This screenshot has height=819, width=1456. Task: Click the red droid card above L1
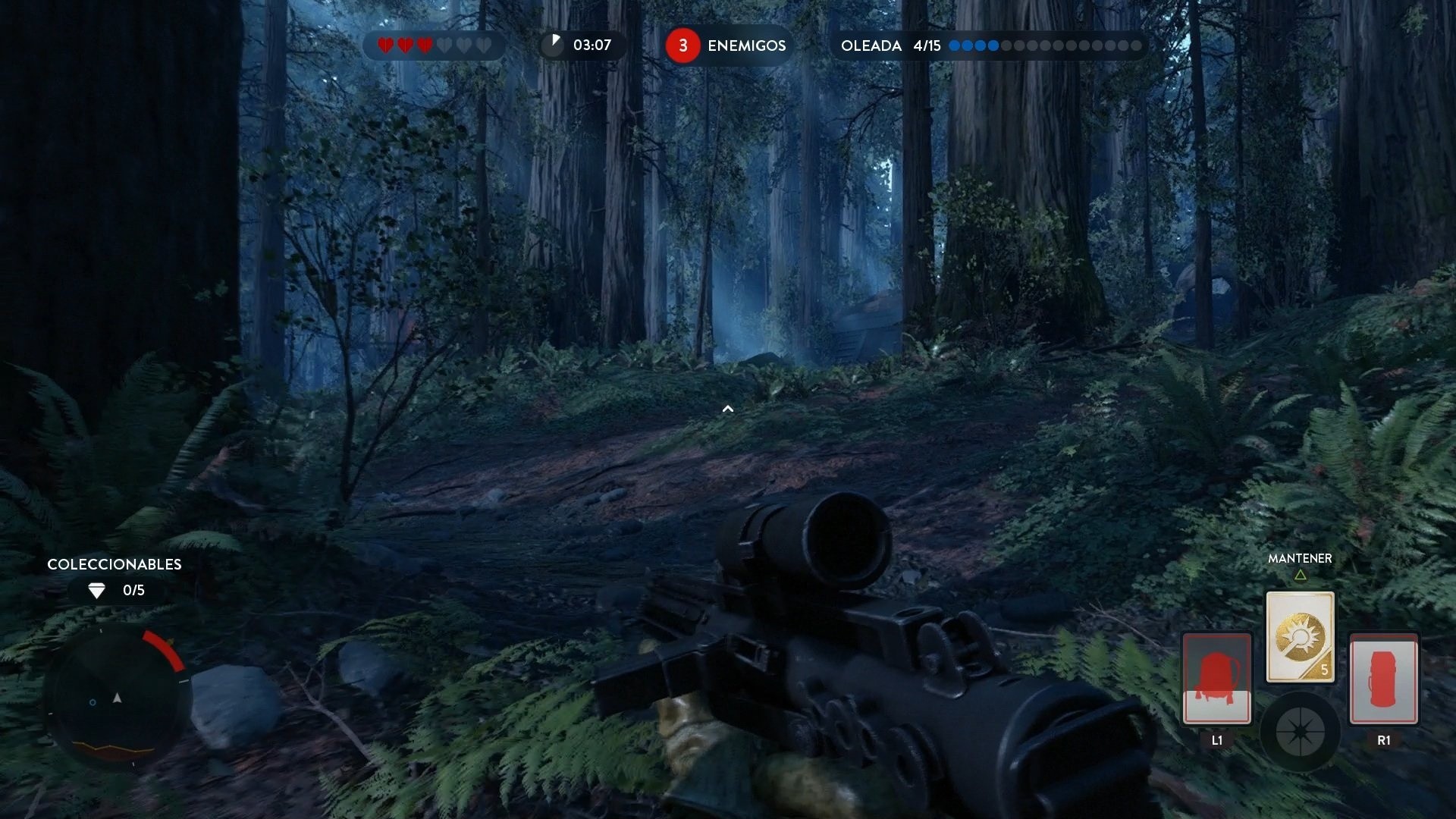pyautogui.click(x=1216, y=679)
